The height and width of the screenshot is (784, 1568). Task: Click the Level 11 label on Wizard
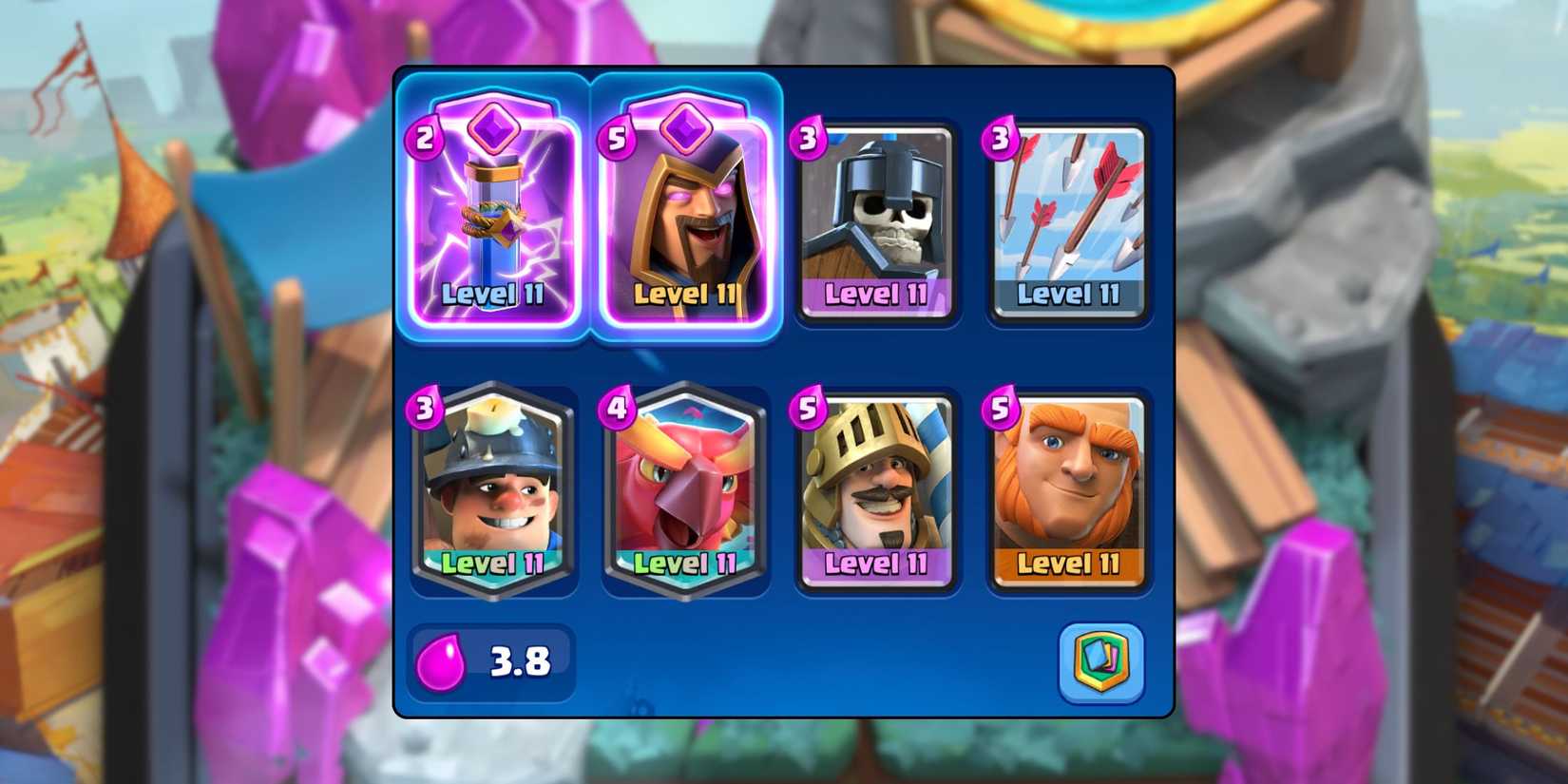pos(685,295)
